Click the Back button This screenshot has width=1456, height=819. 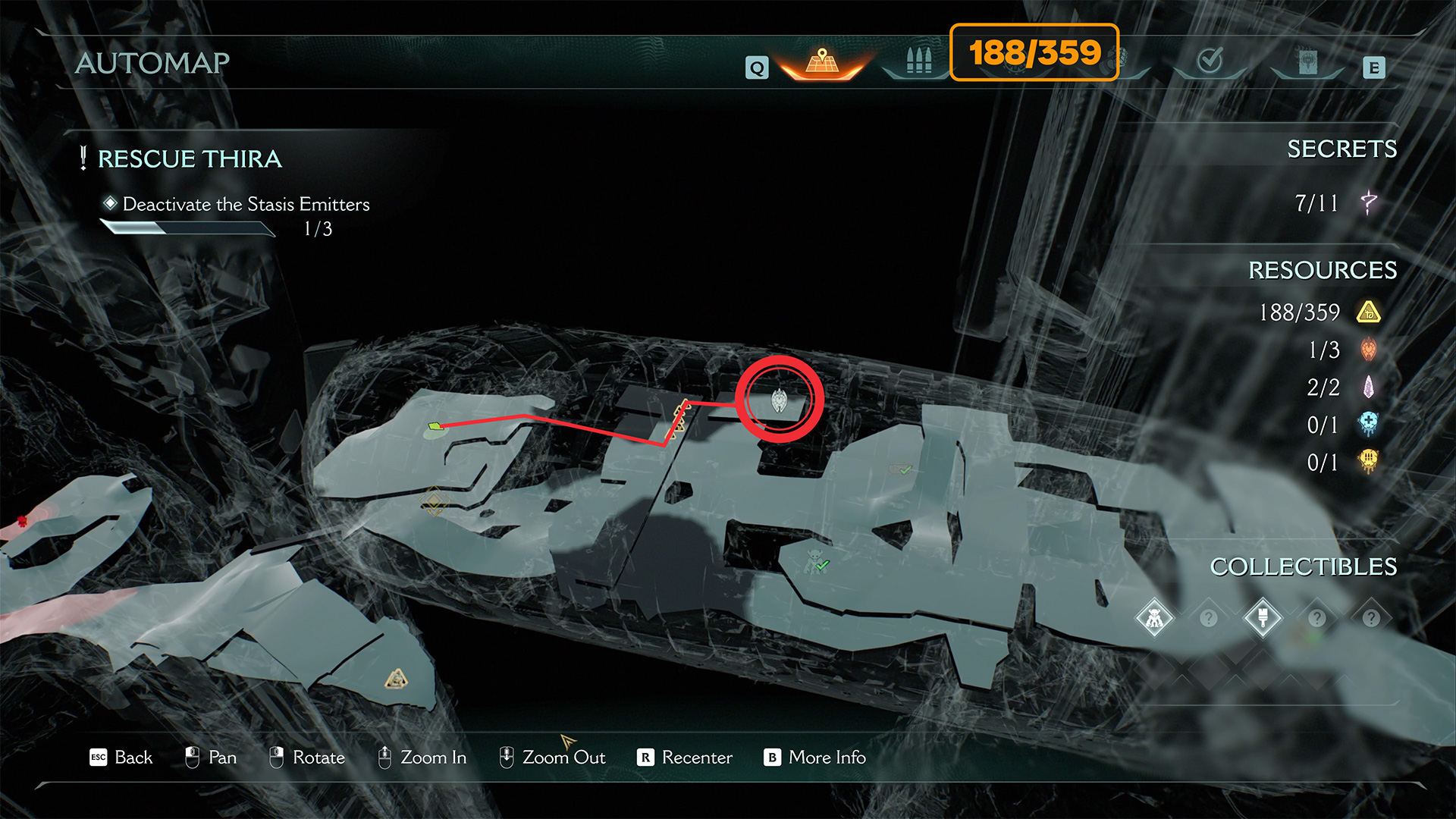[121, 758]
